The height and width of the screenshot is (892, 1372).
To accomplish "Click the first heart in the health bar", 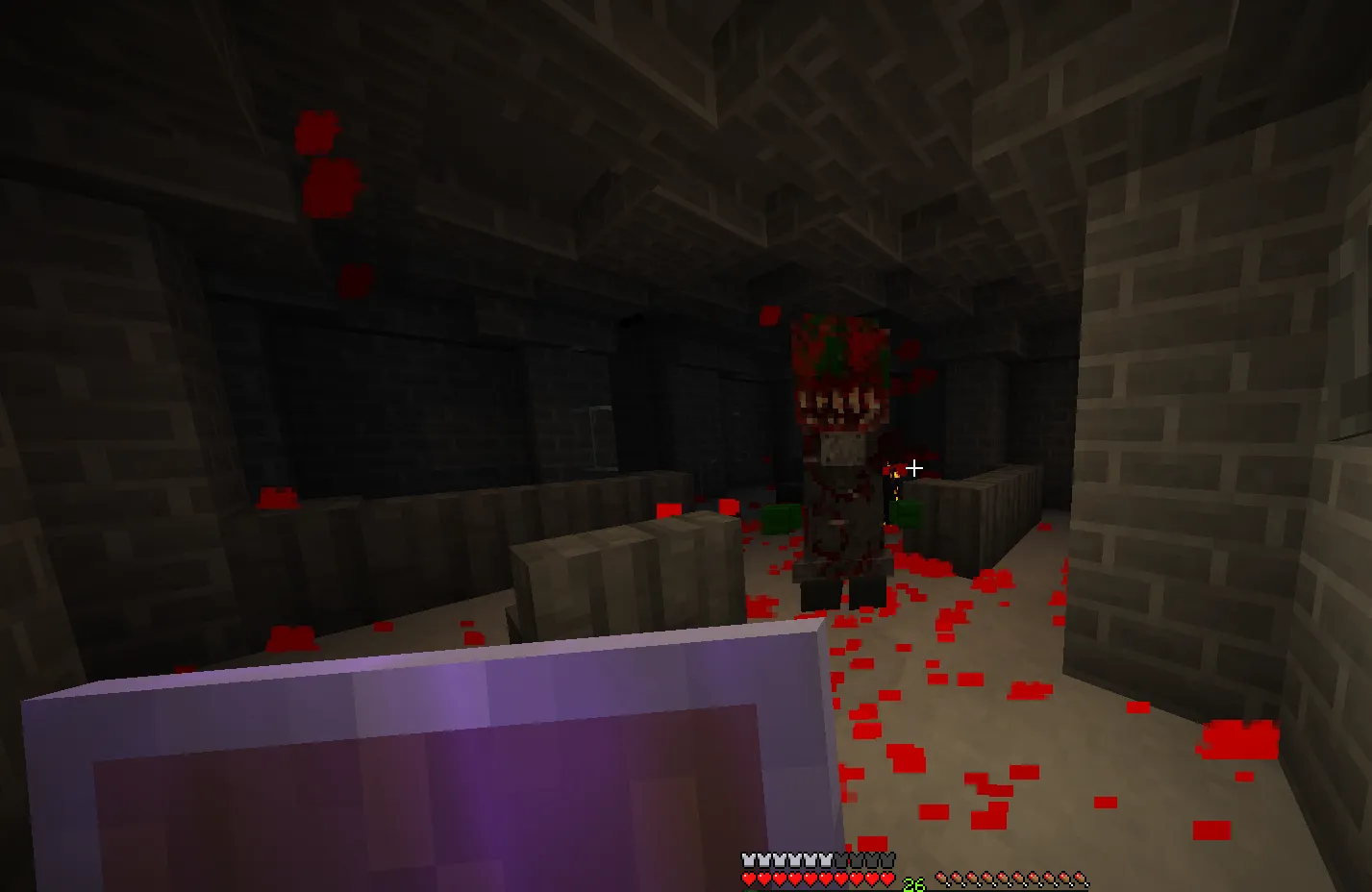I will coord(748,878).
